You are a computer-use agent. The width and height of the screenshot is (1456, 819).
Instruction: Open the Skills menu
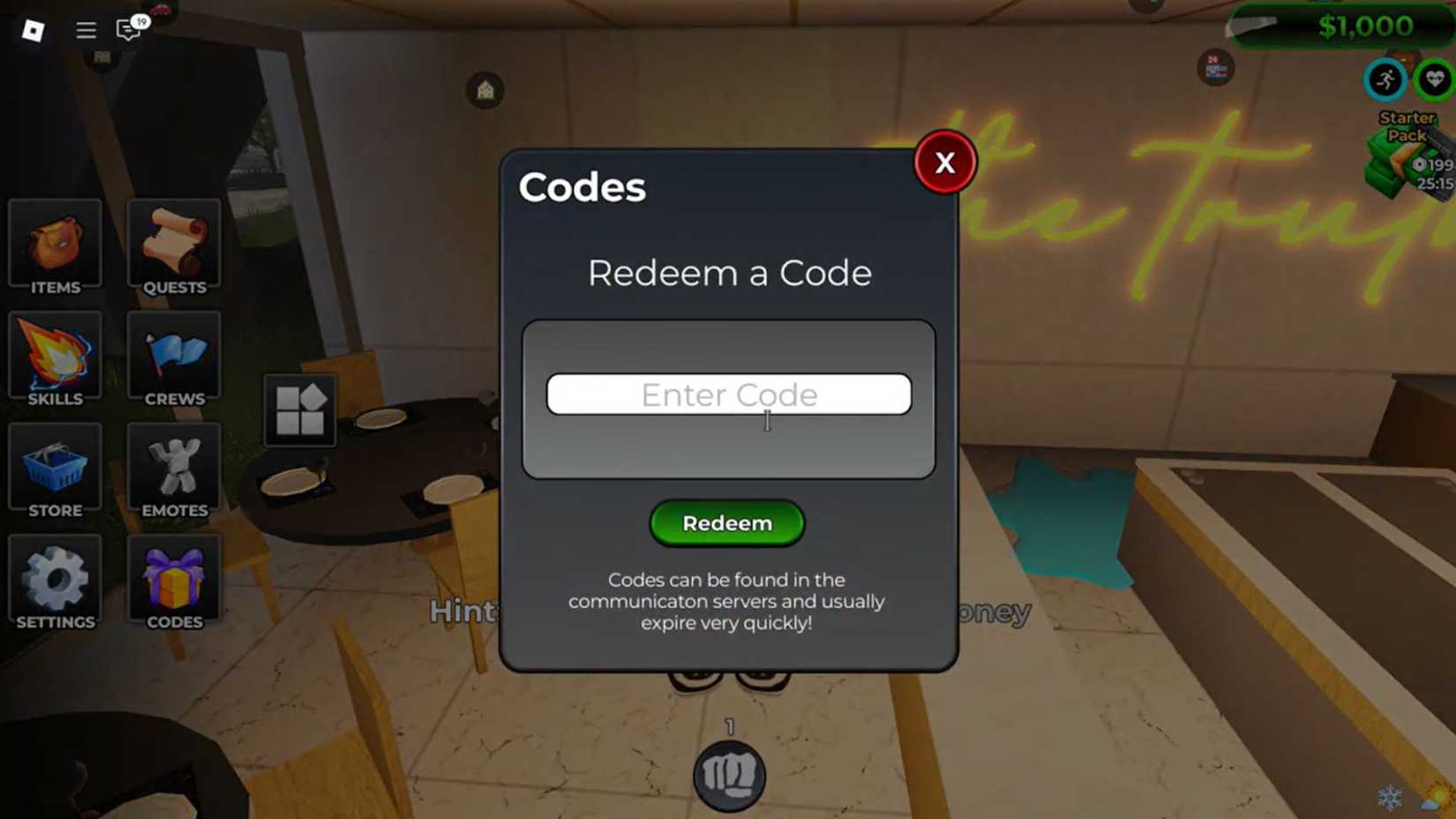pos(55,357)
